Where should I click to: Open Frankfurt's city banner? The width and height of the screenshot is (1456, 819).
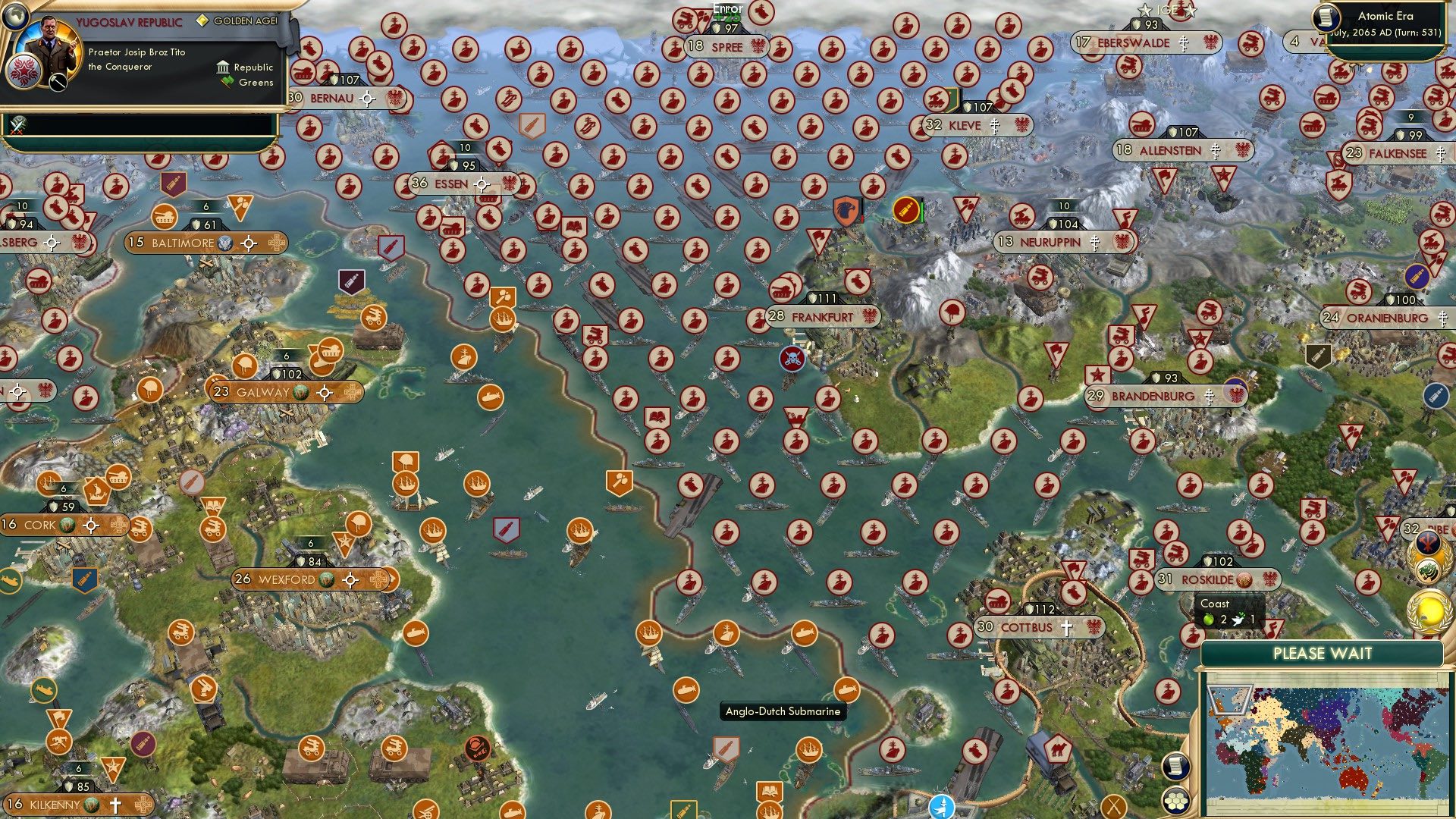[823, 315]
